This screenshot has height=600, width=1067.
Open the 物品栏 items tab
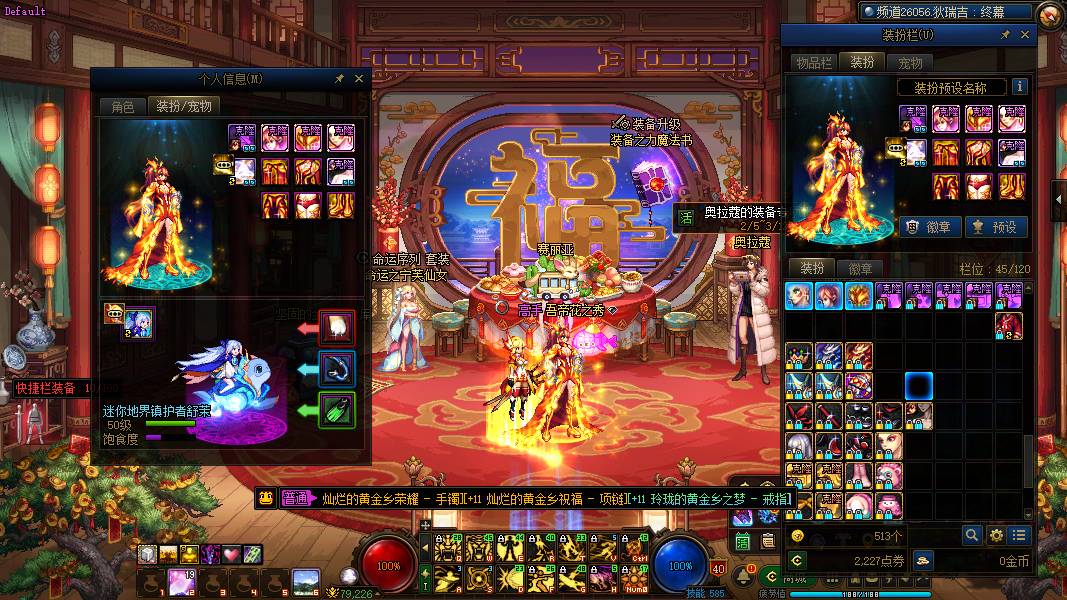pos(813,62)
